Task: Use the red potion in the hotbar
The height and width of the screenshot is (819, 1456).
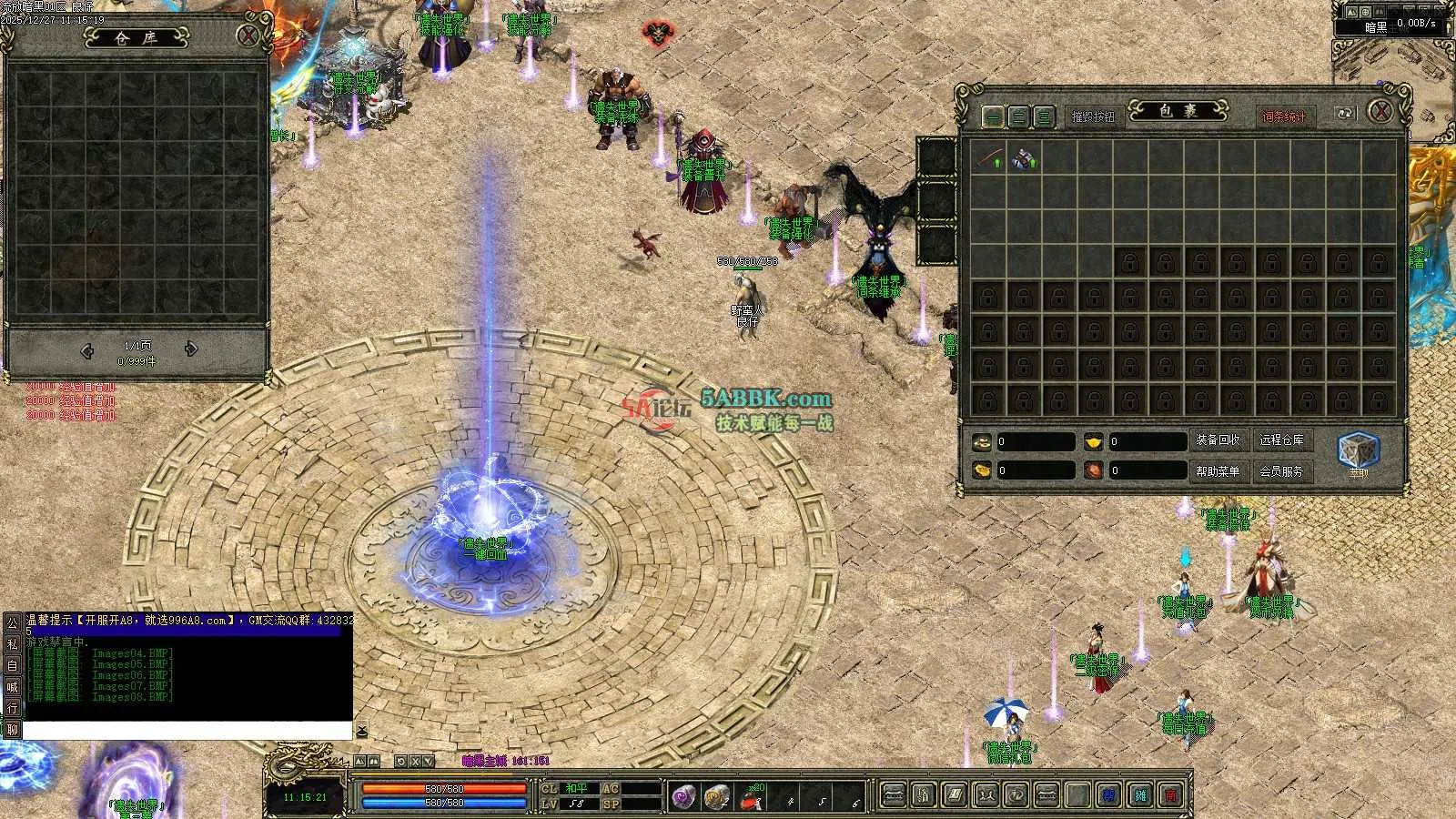Action: [x=751, y=798]
